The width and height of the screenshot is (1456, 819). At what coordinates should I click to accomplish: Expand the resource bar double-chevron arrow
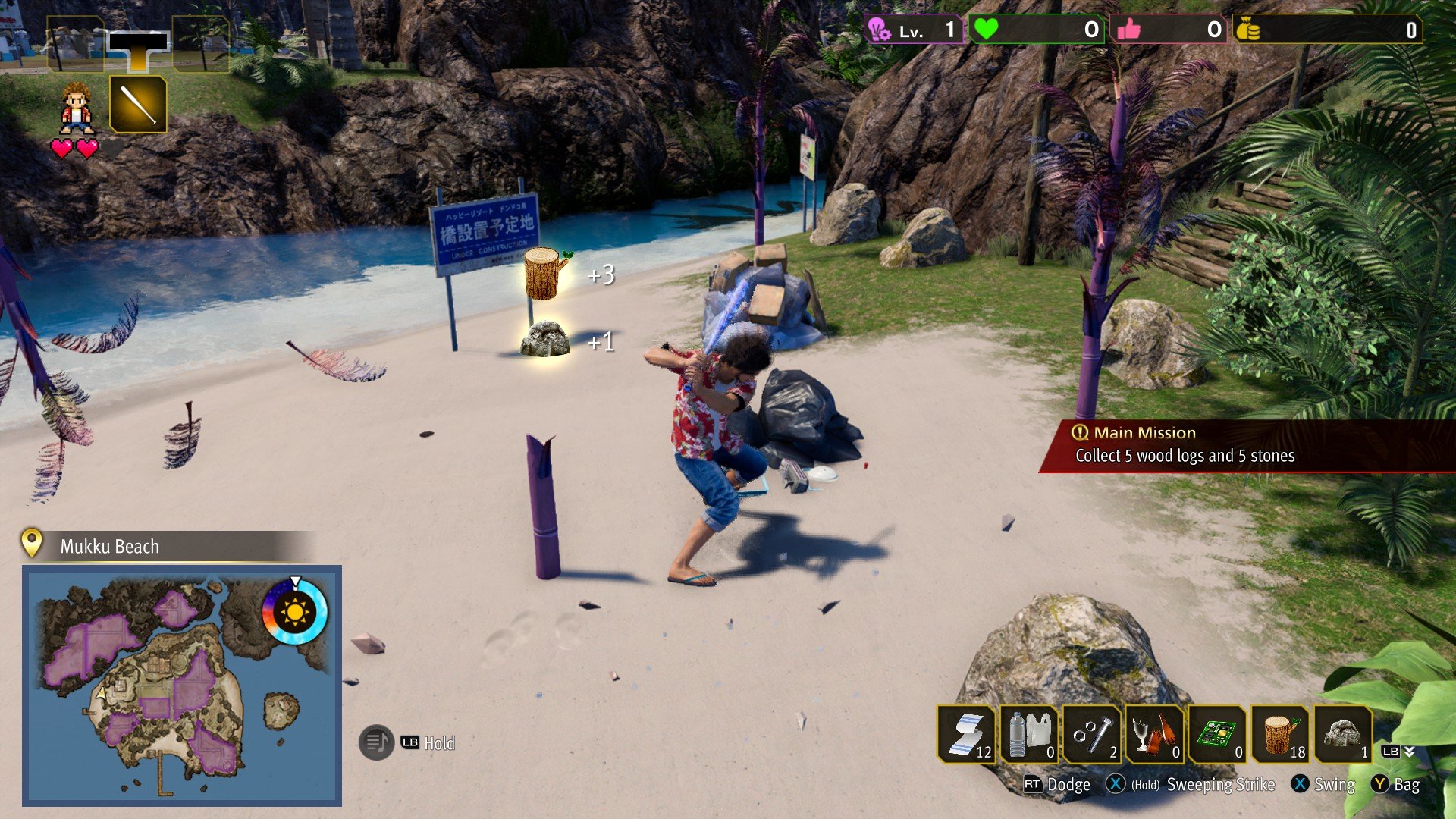click(1409, 752)
